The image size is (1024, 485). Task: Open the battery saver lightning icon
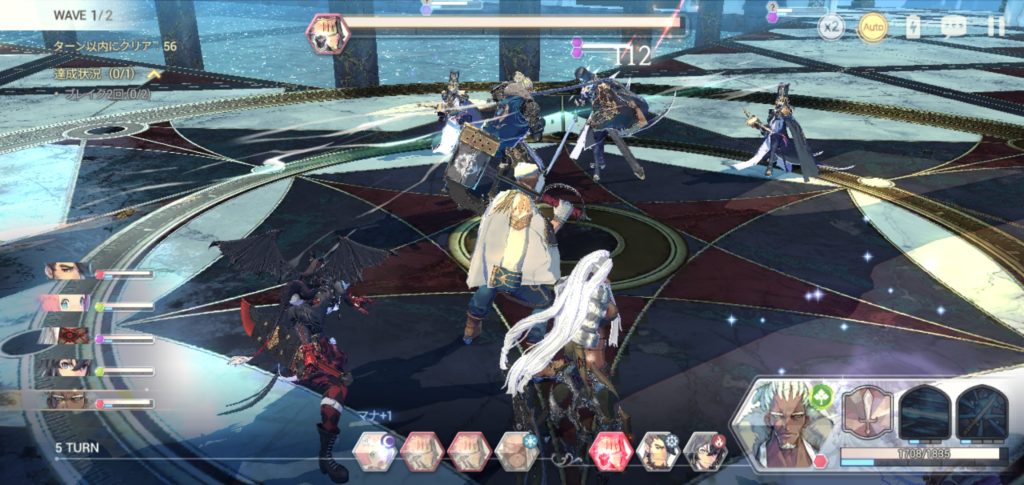tap(913, 27)
